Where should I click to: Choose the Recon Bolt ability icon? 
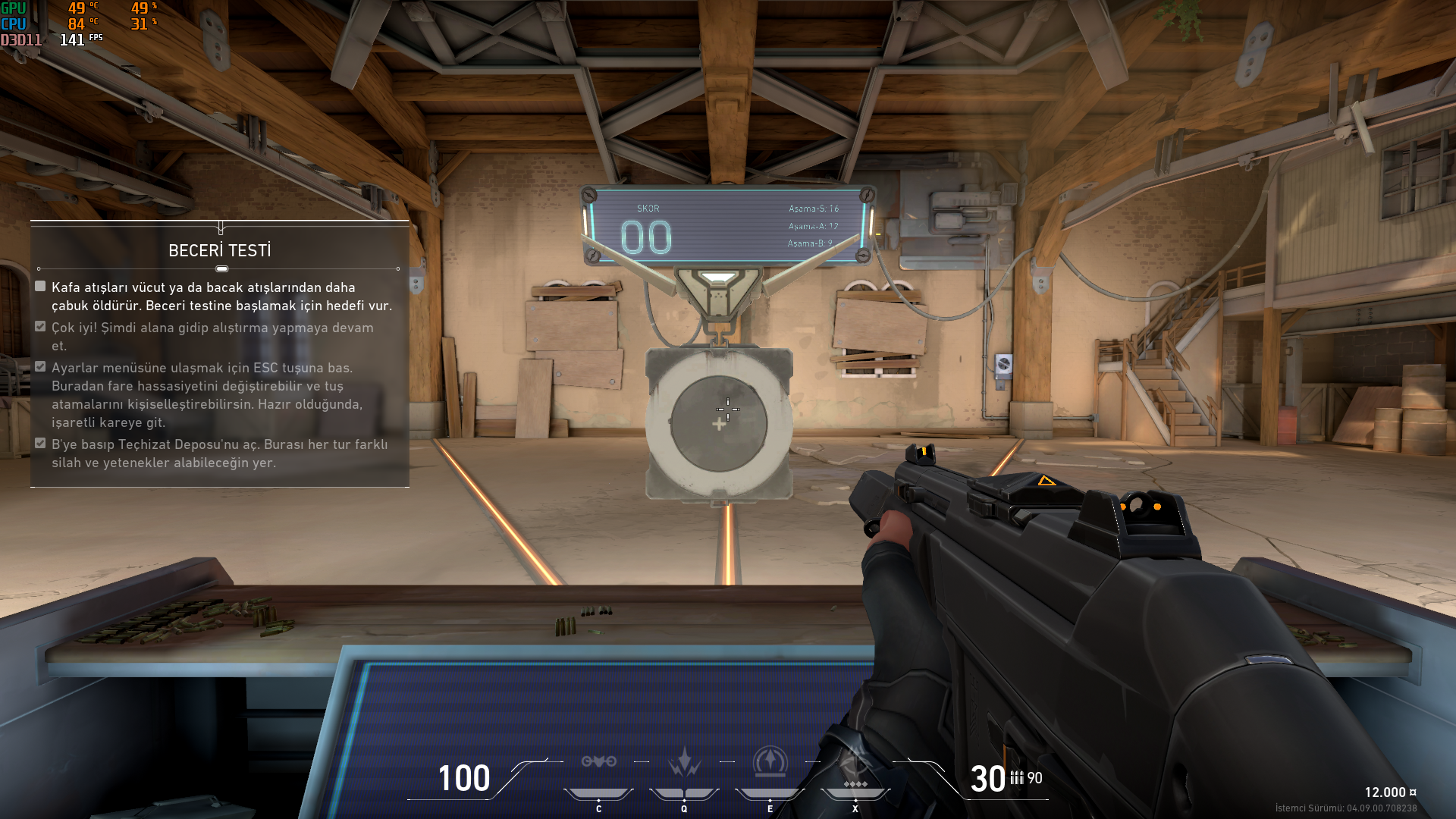point(770,762)
